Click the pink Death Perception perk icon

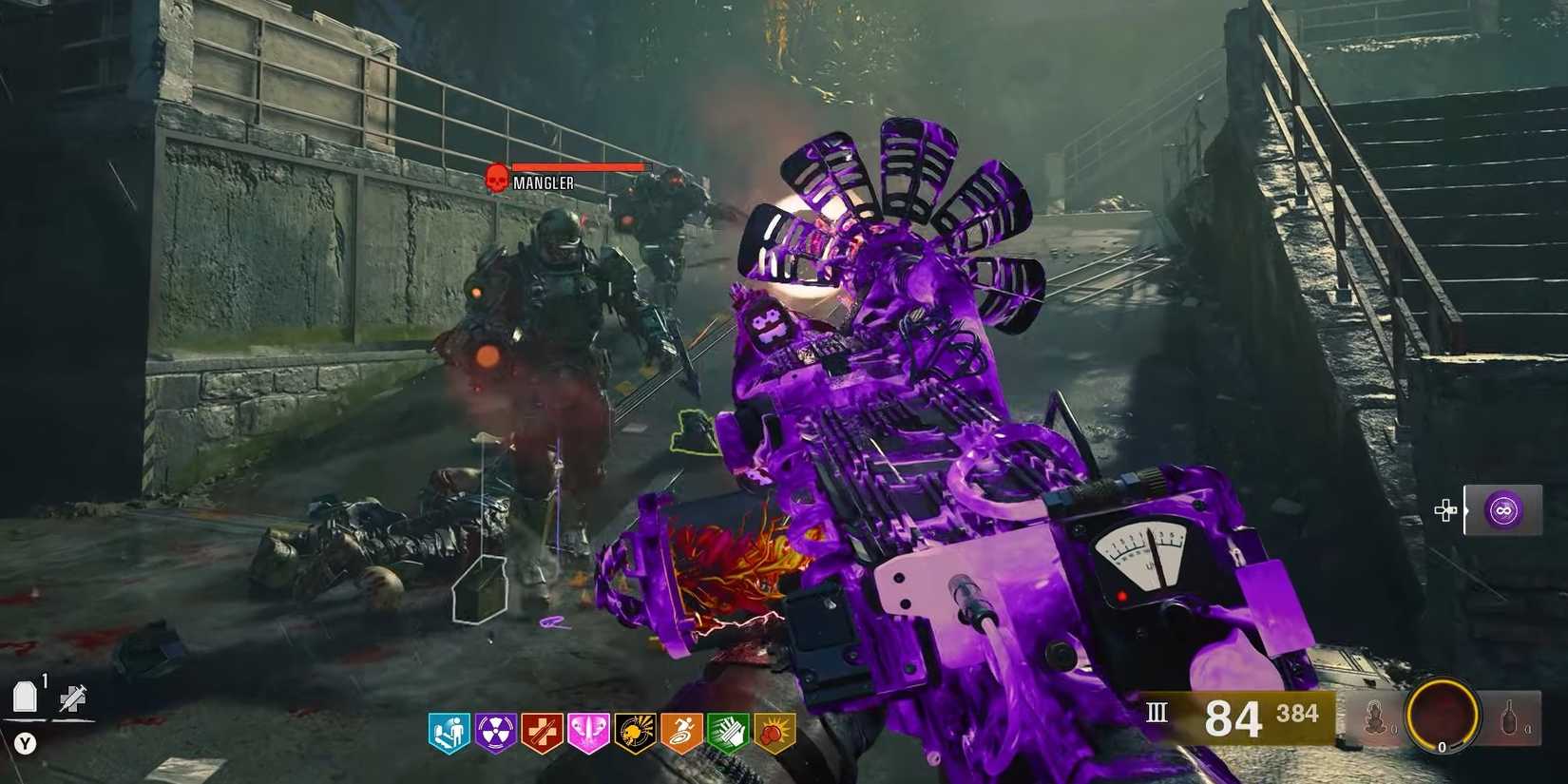click(x=589, y=731)
